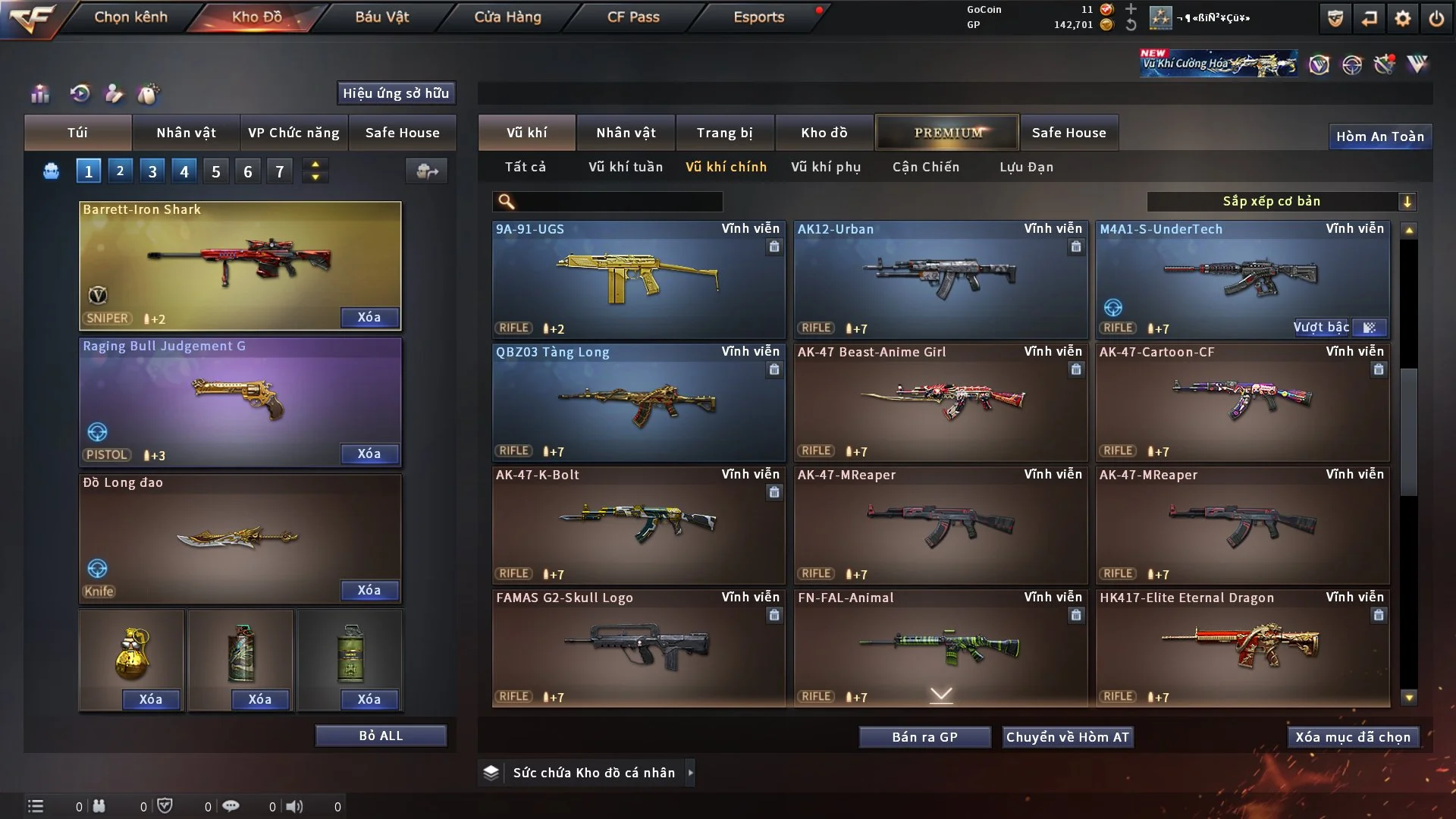Screen dimensions: 1456x819
Task: Choose the AK-47 Beast-Anime Girl rifle
Action: tap(940, 402)
